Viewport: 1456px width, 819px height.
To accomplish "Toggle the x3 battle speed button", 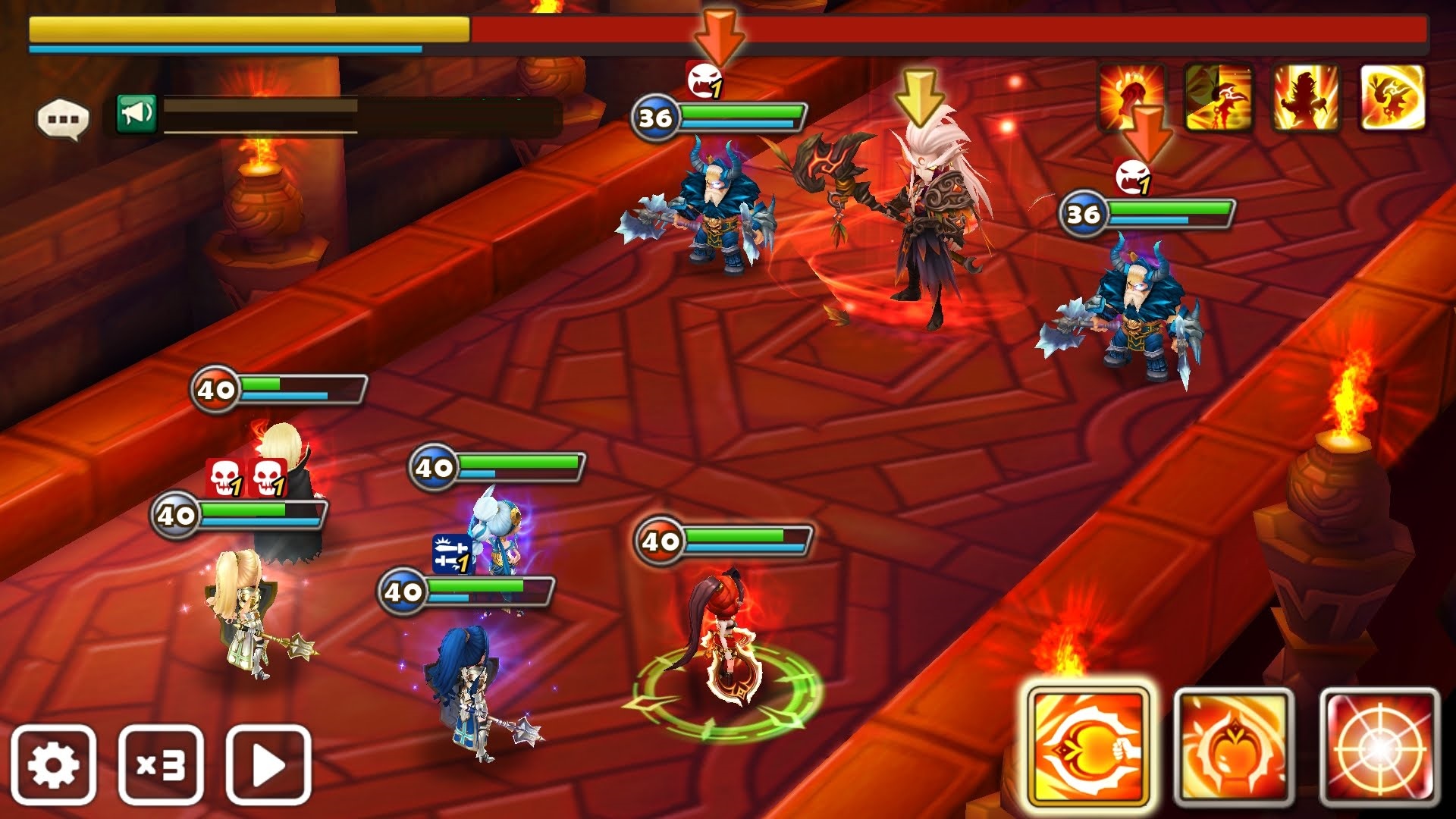I will tap(161, 764).
